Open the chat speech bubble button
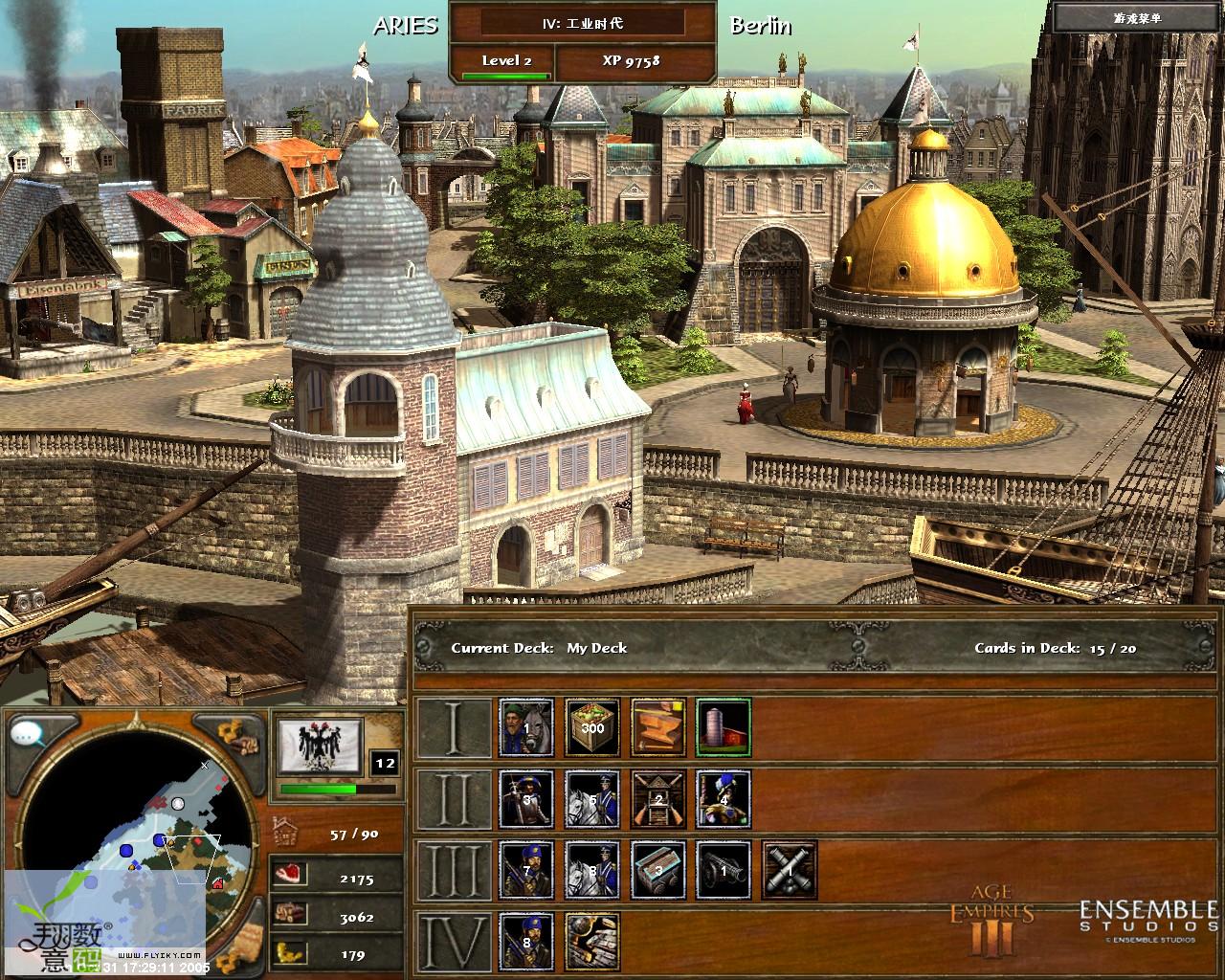 pos(29,734)
